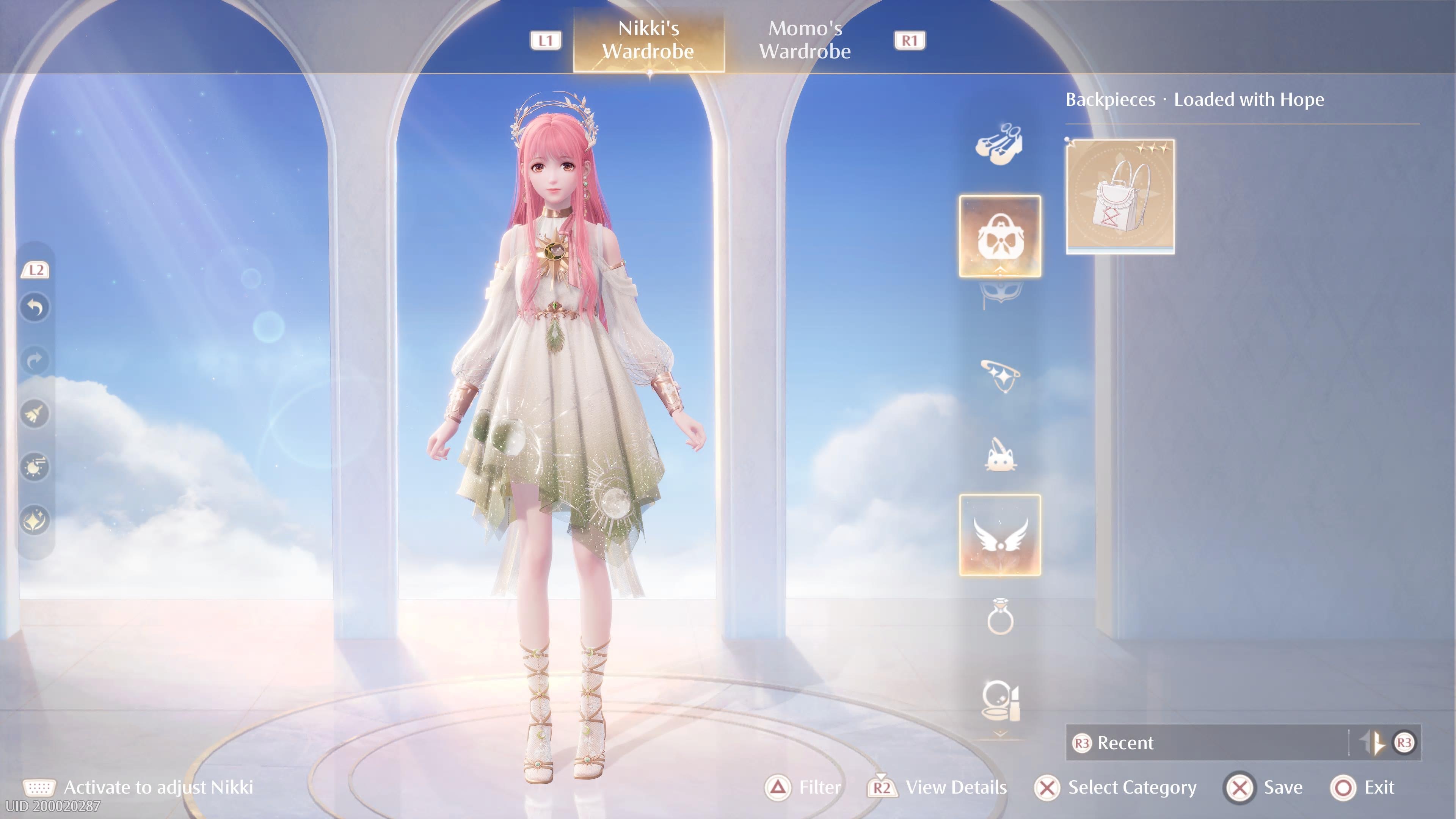This screenshot has width=1456, height=819.
Task: Redo the outfit change
Action: (x=35, y=360)
